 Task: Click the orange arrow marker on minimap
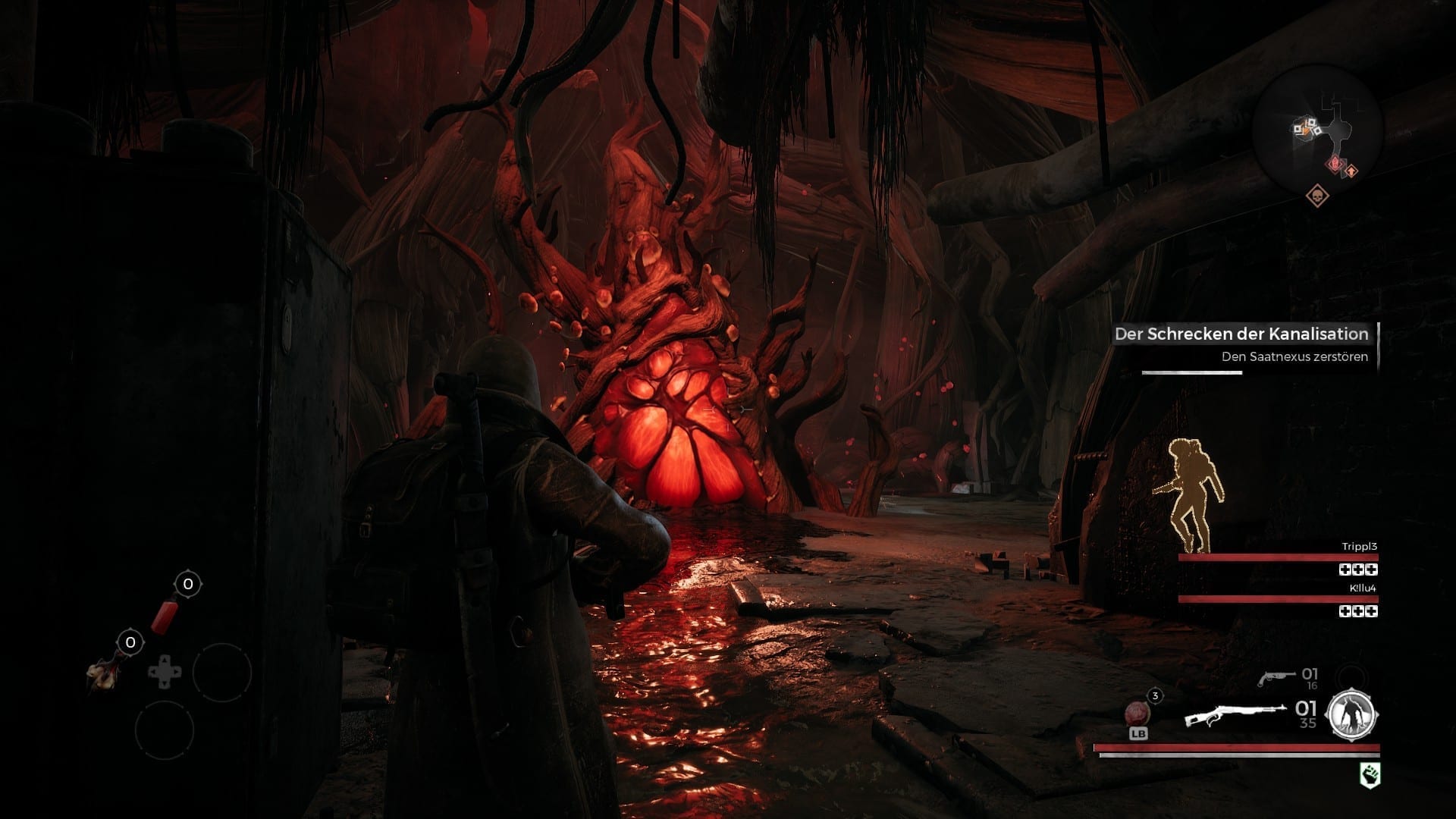[1351, 172]
